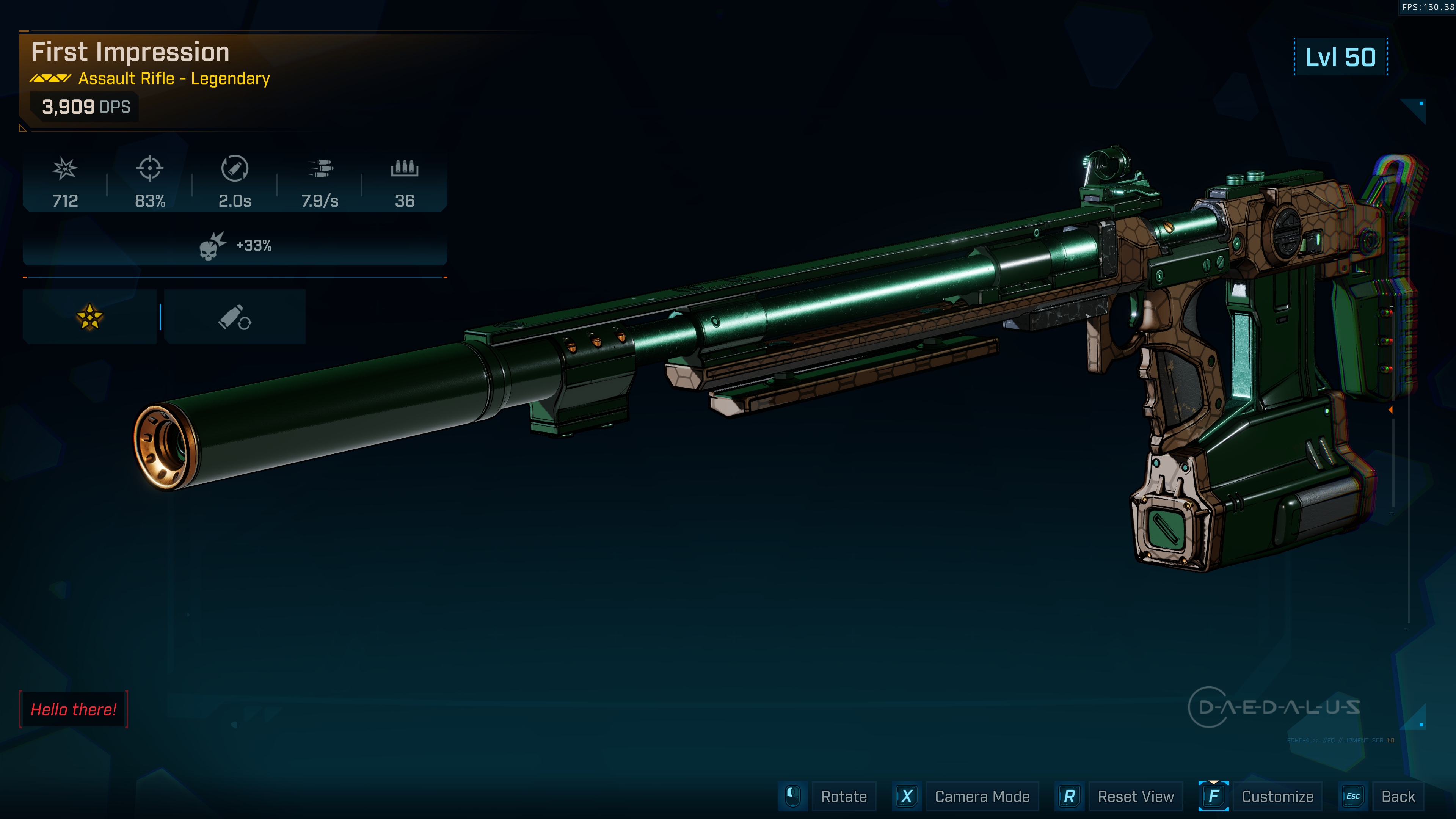This screenshot has height=819, width=1456.
Task: Click the Reset View button
Action: click(1135, 796)
